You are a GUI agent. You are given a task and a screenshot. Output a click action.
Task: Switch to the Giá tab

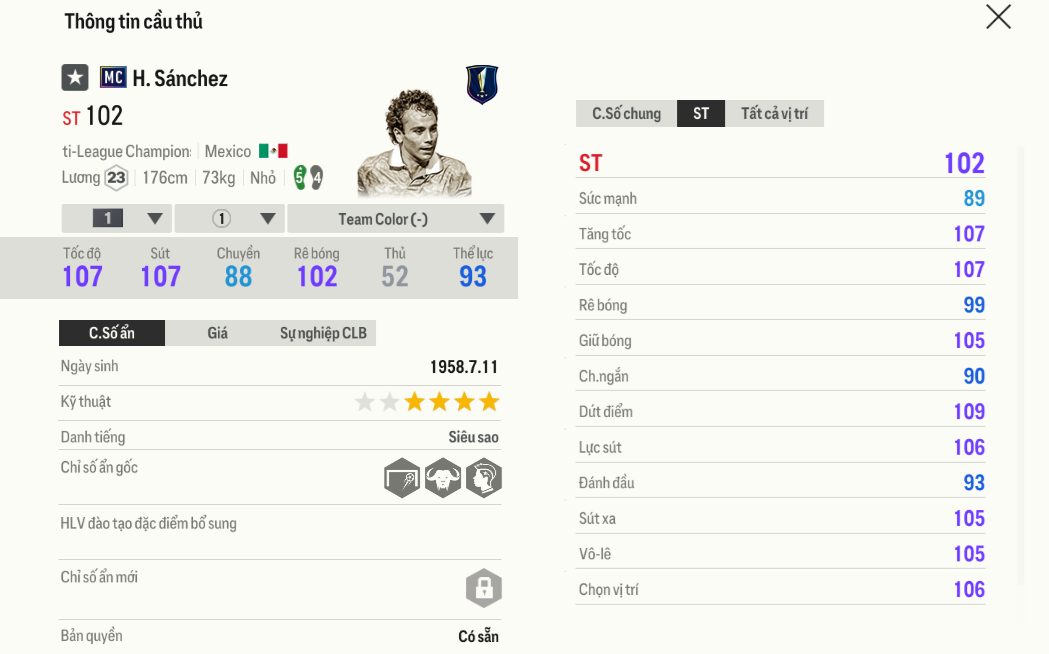tap(218, 334)
